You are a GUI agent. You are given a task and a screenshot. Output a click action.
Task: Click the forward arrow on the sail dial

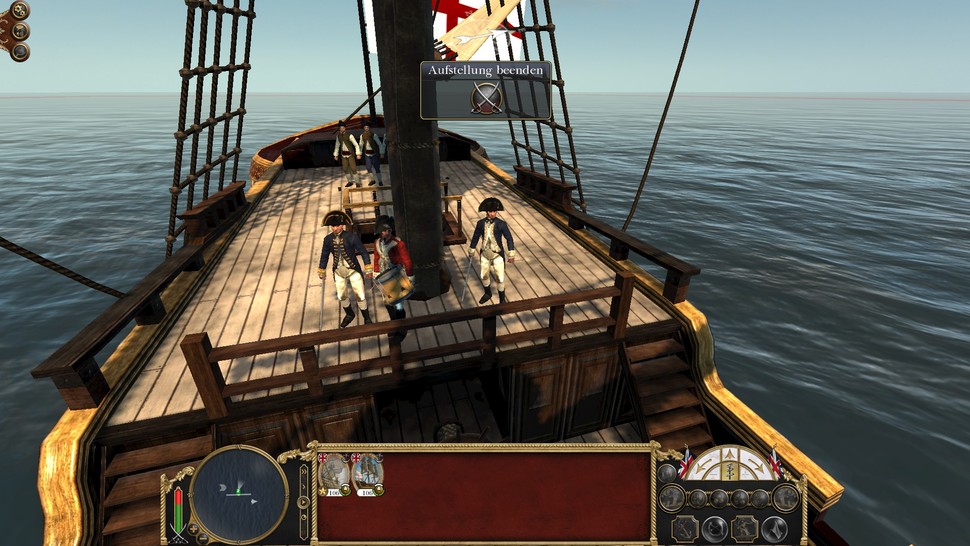pyautogui.click(x=730, y=454)
